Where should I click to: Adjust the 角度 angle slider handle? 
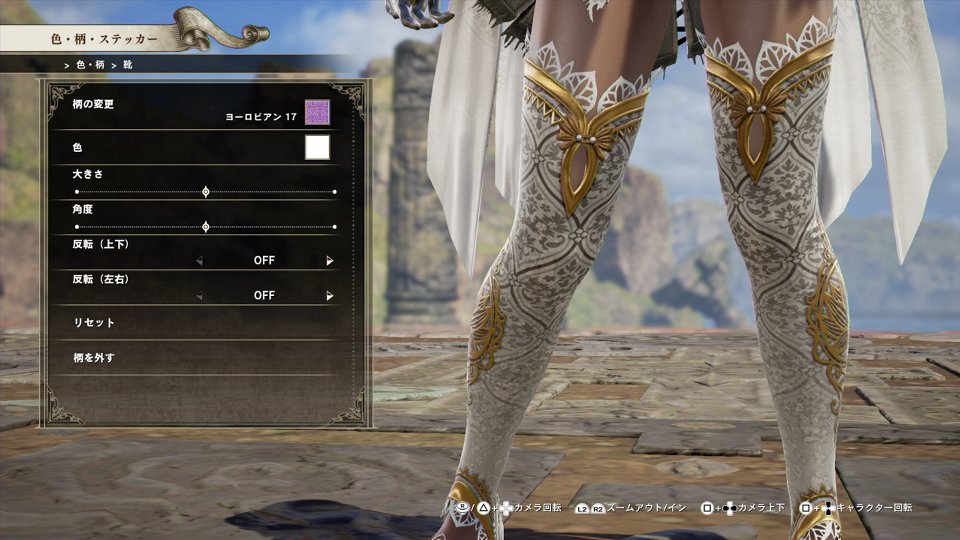(206, 227)
